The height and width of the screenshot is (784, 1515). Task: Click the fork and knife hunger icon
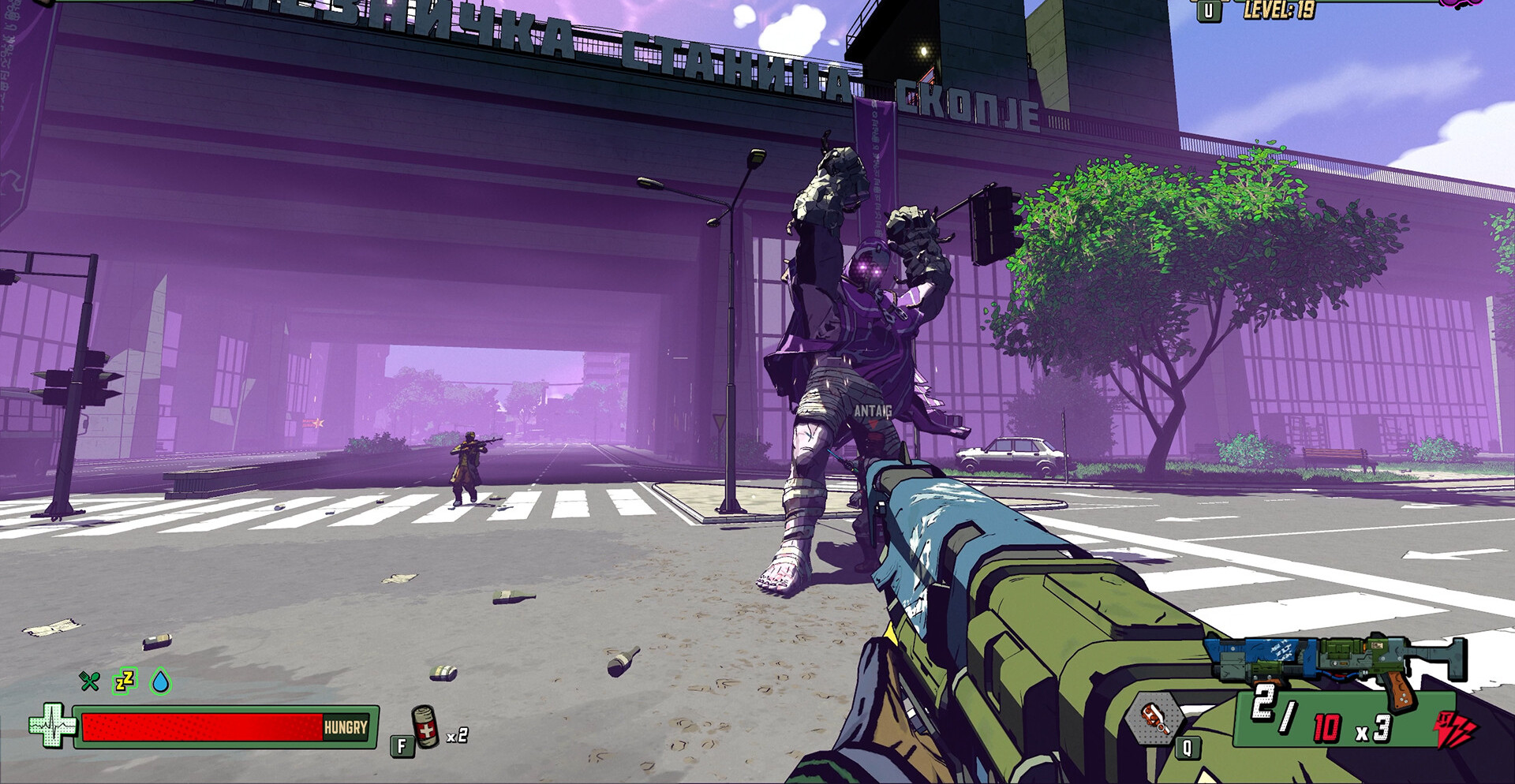coord(90,681)
